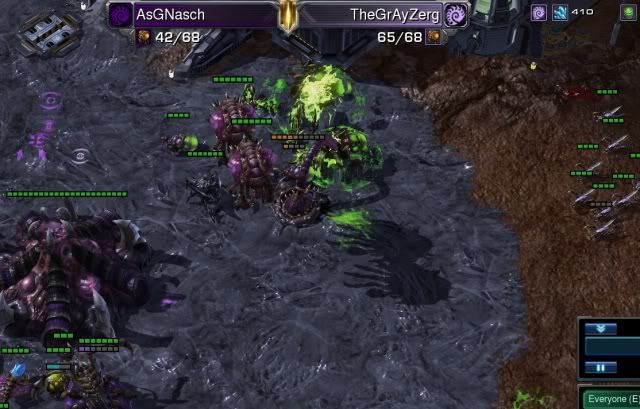Pause the replay playback

600,367
